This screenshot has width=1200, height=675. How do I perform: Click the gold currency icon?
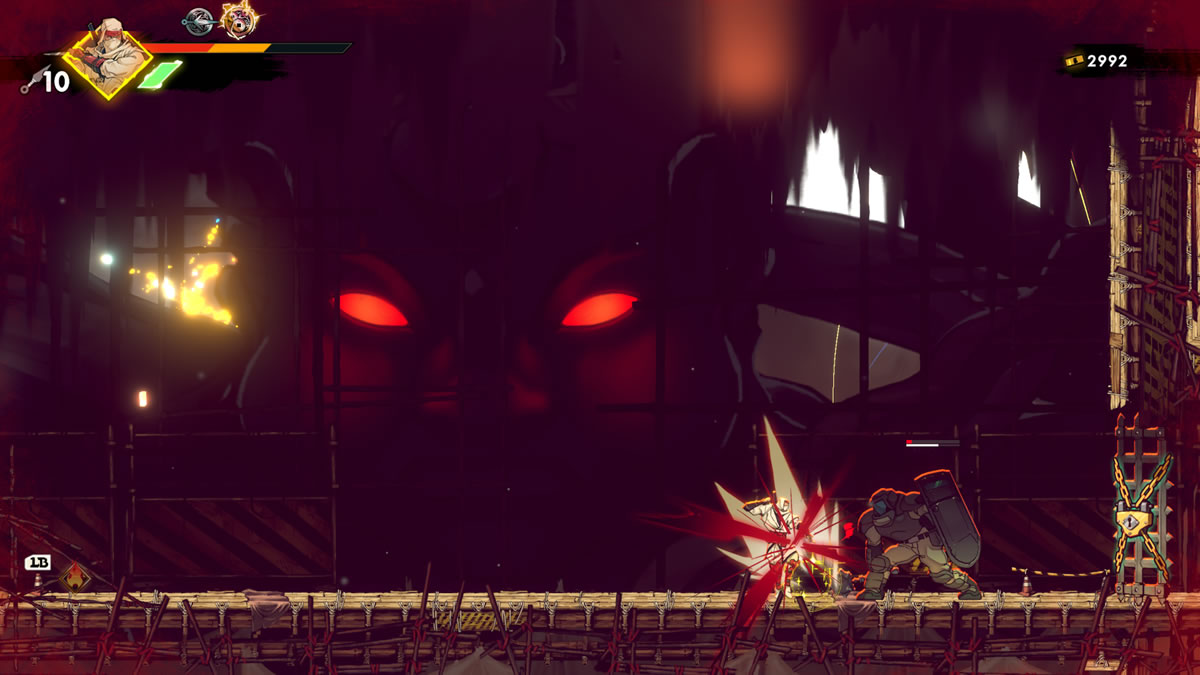(x=1075, y=61)
